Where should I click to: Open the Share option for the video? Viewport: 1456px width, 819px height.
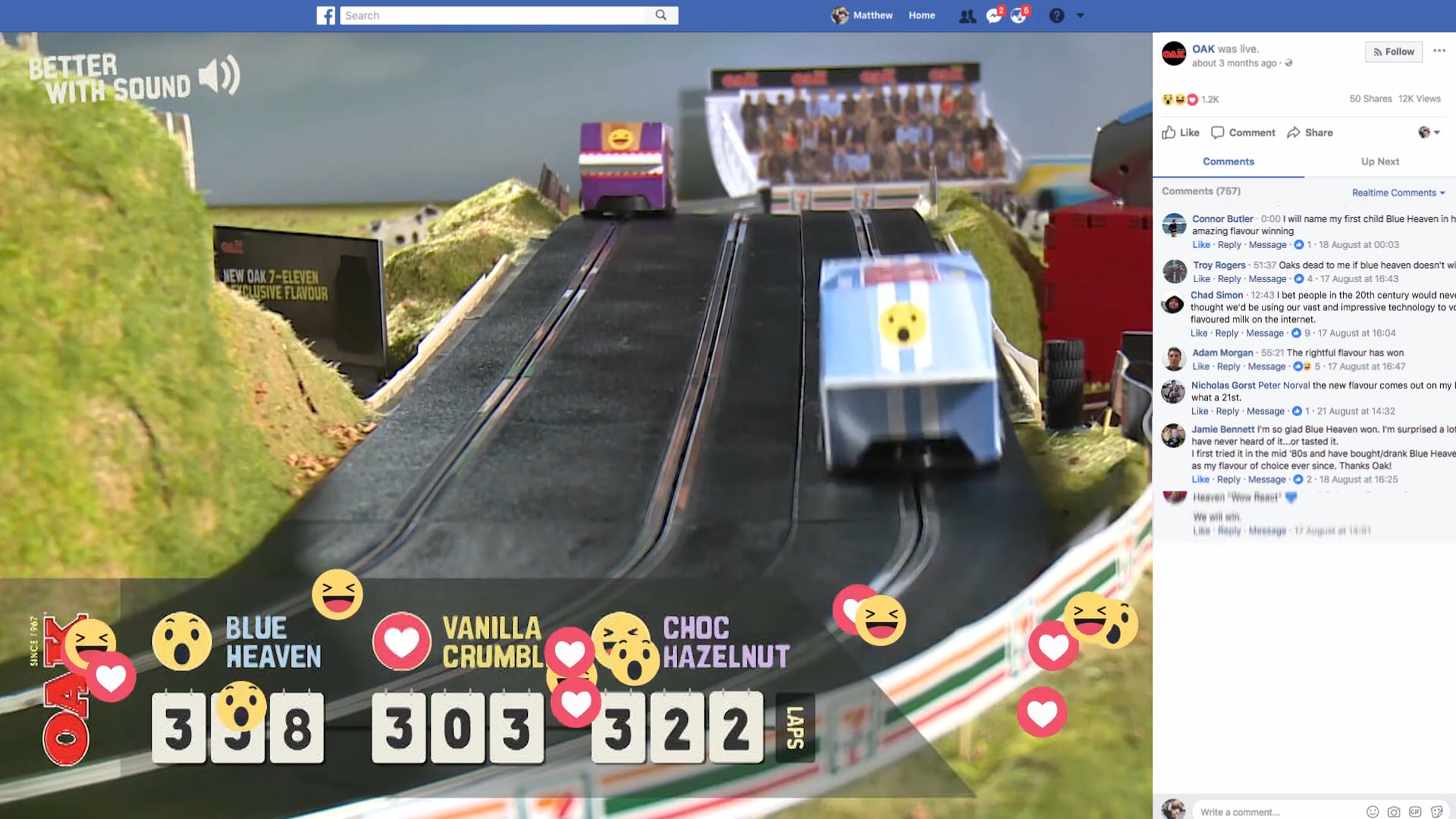click(x=1310, y=132)
